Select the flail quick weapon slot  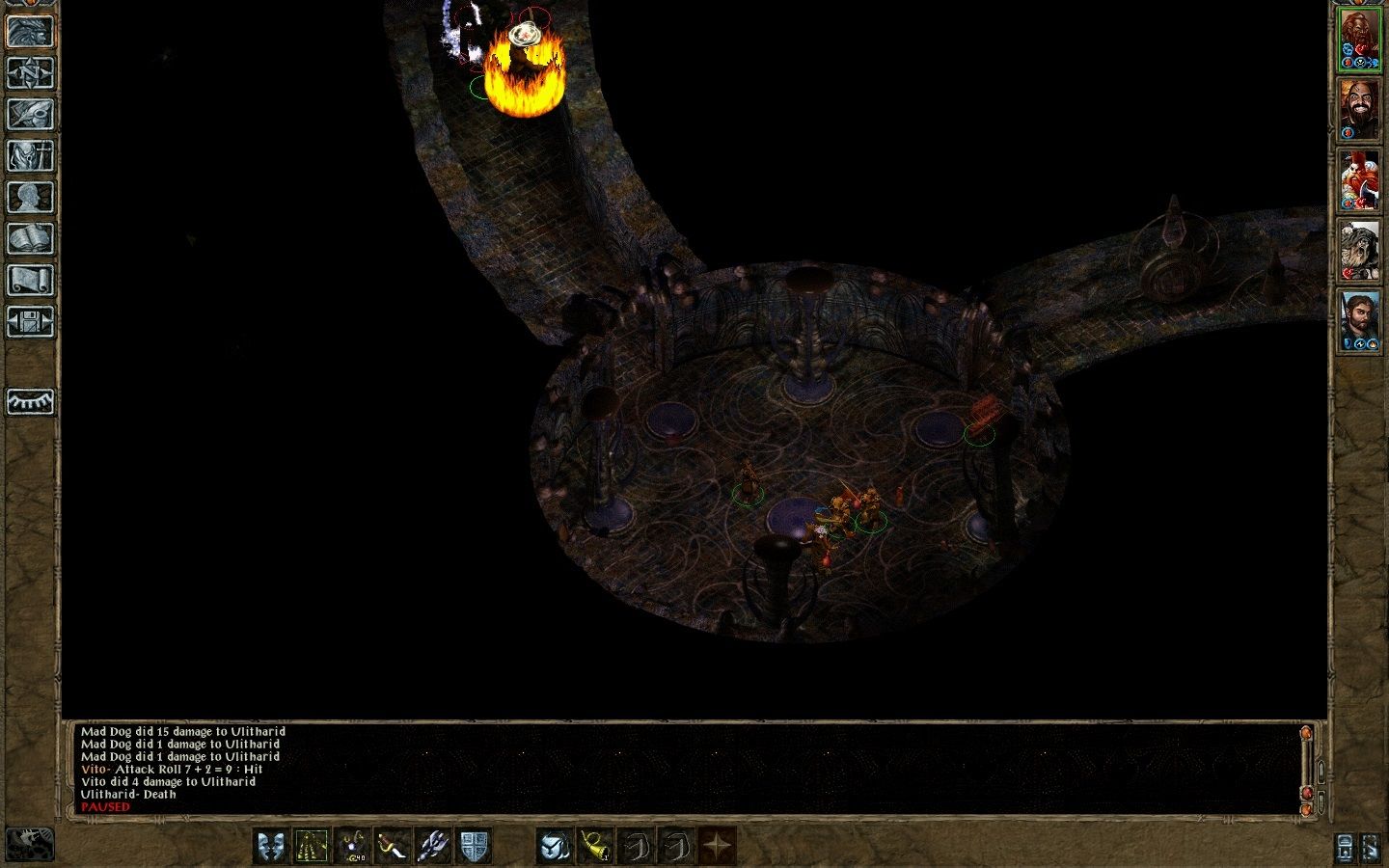(432, 846)
